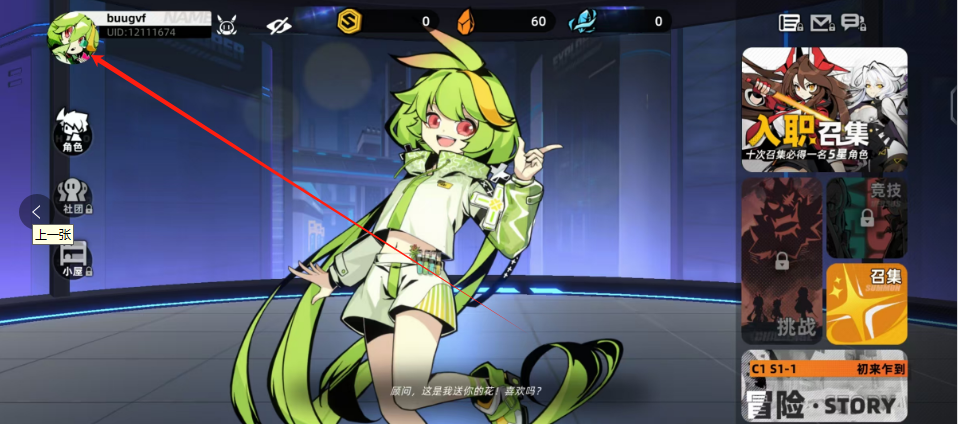Click the 上一张 previous image arrow

(x=36, y=211)
